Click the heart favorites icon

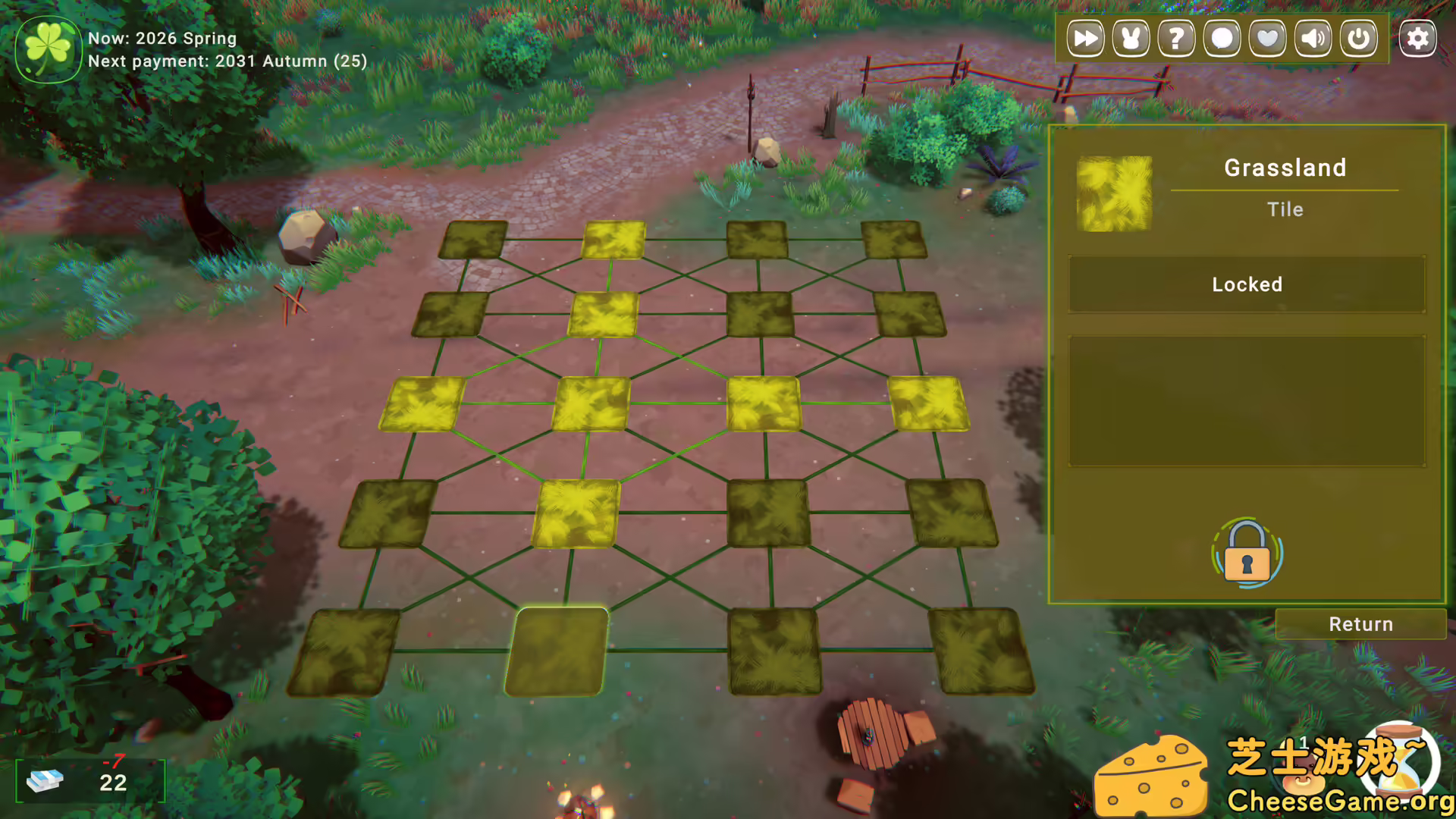click(1267, 37)
